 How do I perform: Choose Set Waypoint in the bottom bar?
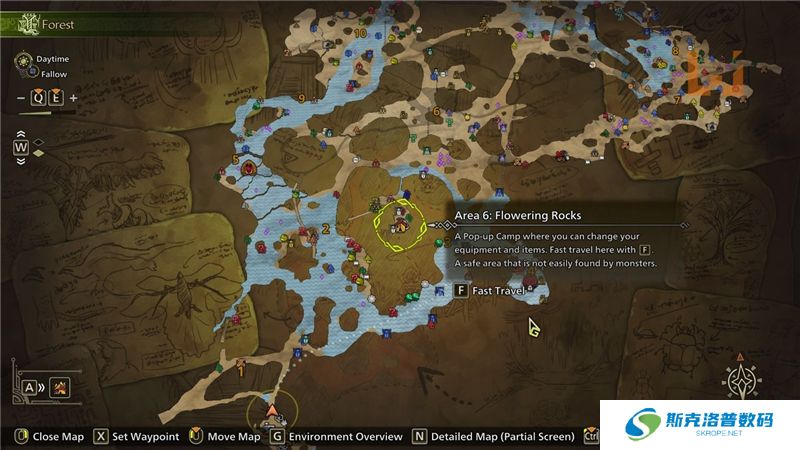pos(136,437)
